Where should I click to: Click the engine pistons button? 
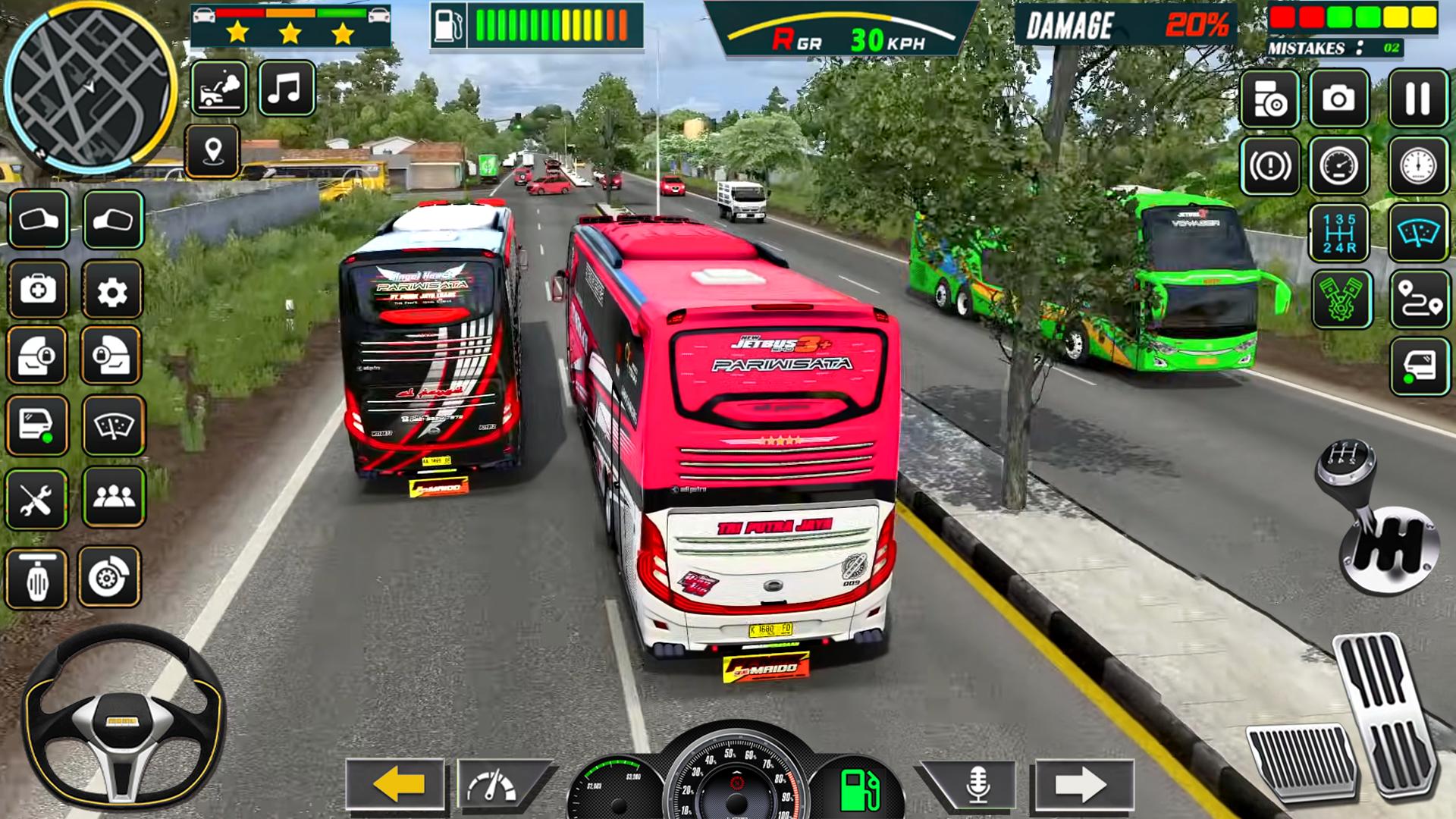coord(1341,300)
